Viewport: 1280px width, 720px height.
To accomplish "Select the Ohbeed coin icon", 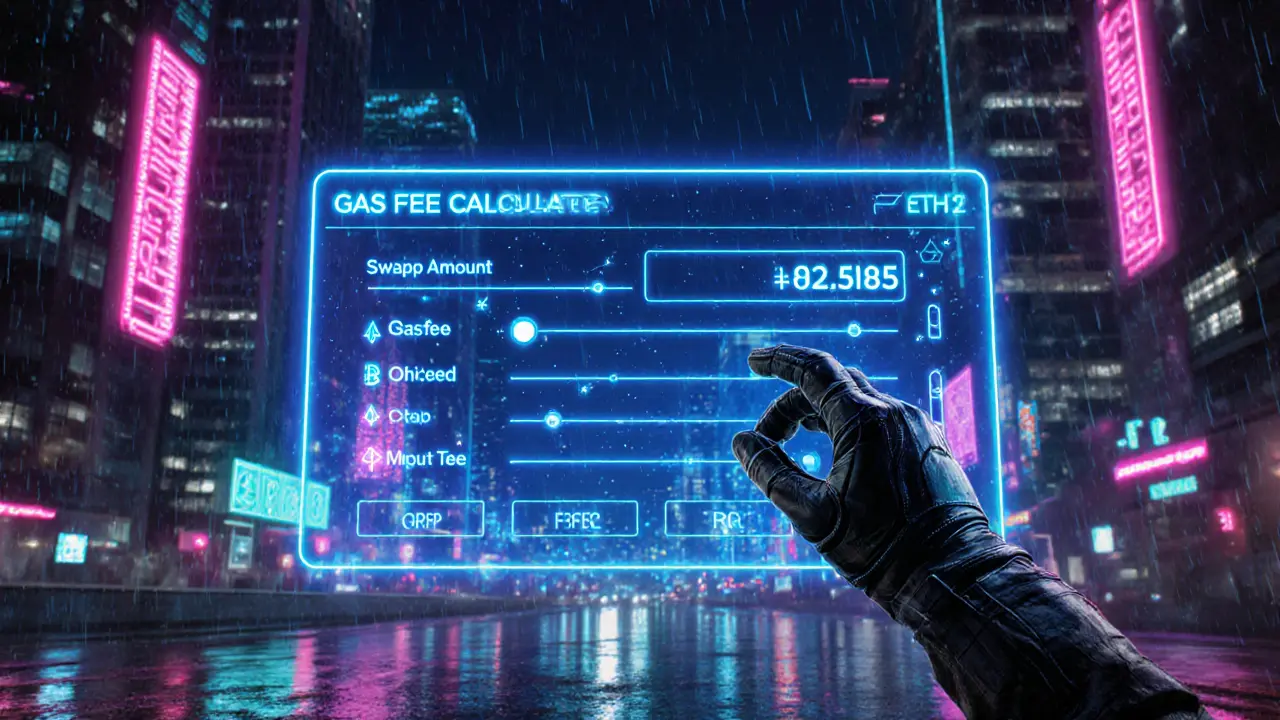I will coord(371,375).
